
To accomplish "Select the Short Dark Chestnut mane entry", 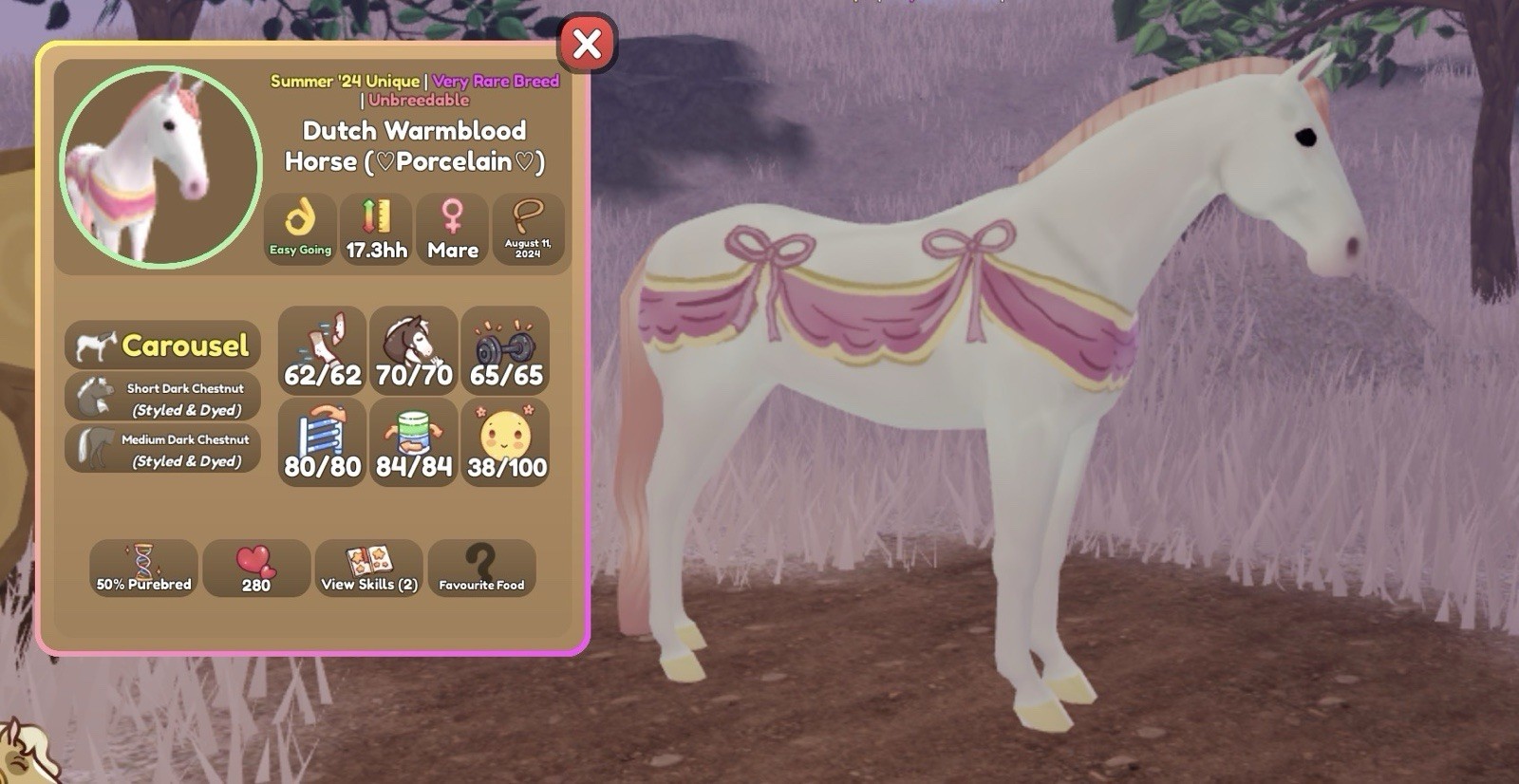I will [162, 398].
